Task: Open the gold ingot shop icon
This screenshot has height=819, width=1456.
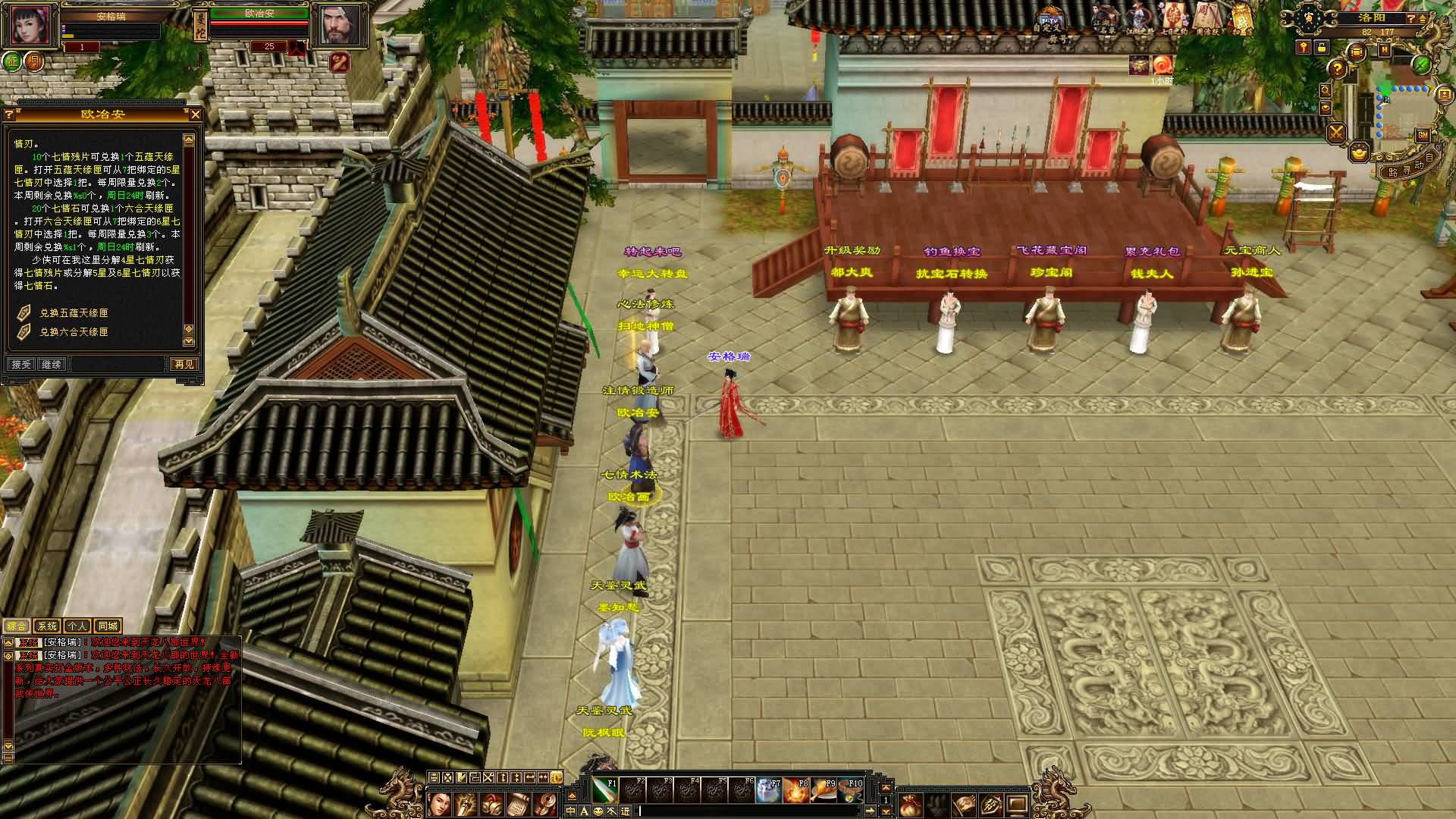Action: [x=1360, y=152]
